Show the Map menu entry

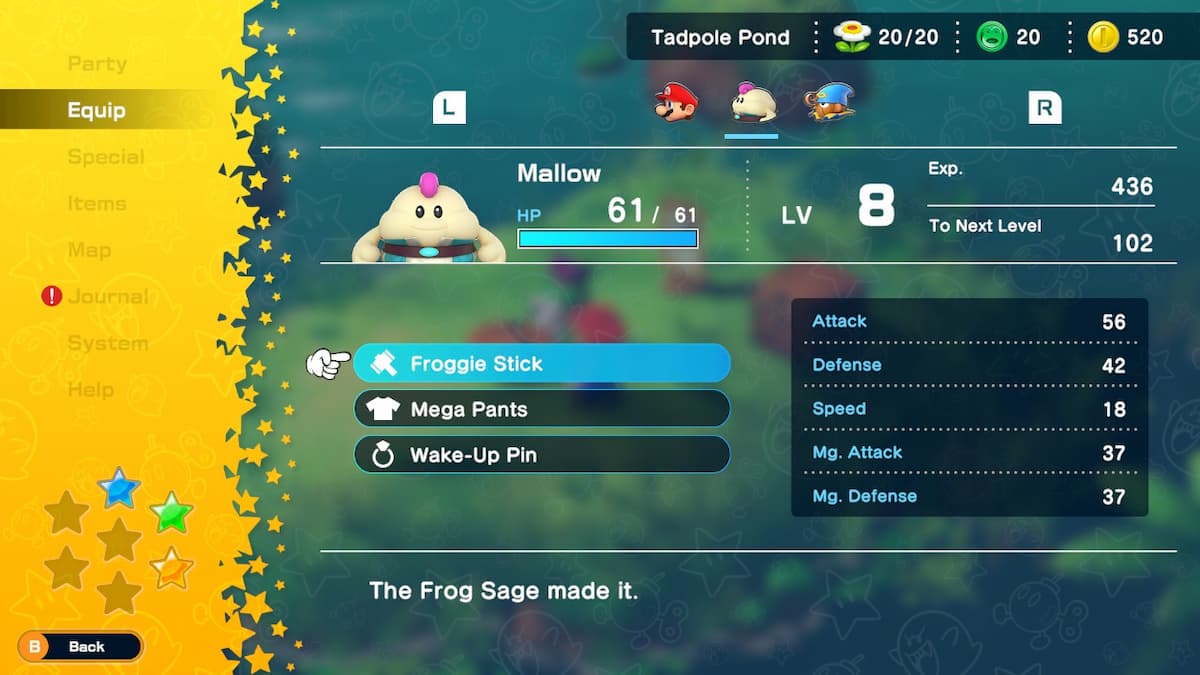click(89, 250)
